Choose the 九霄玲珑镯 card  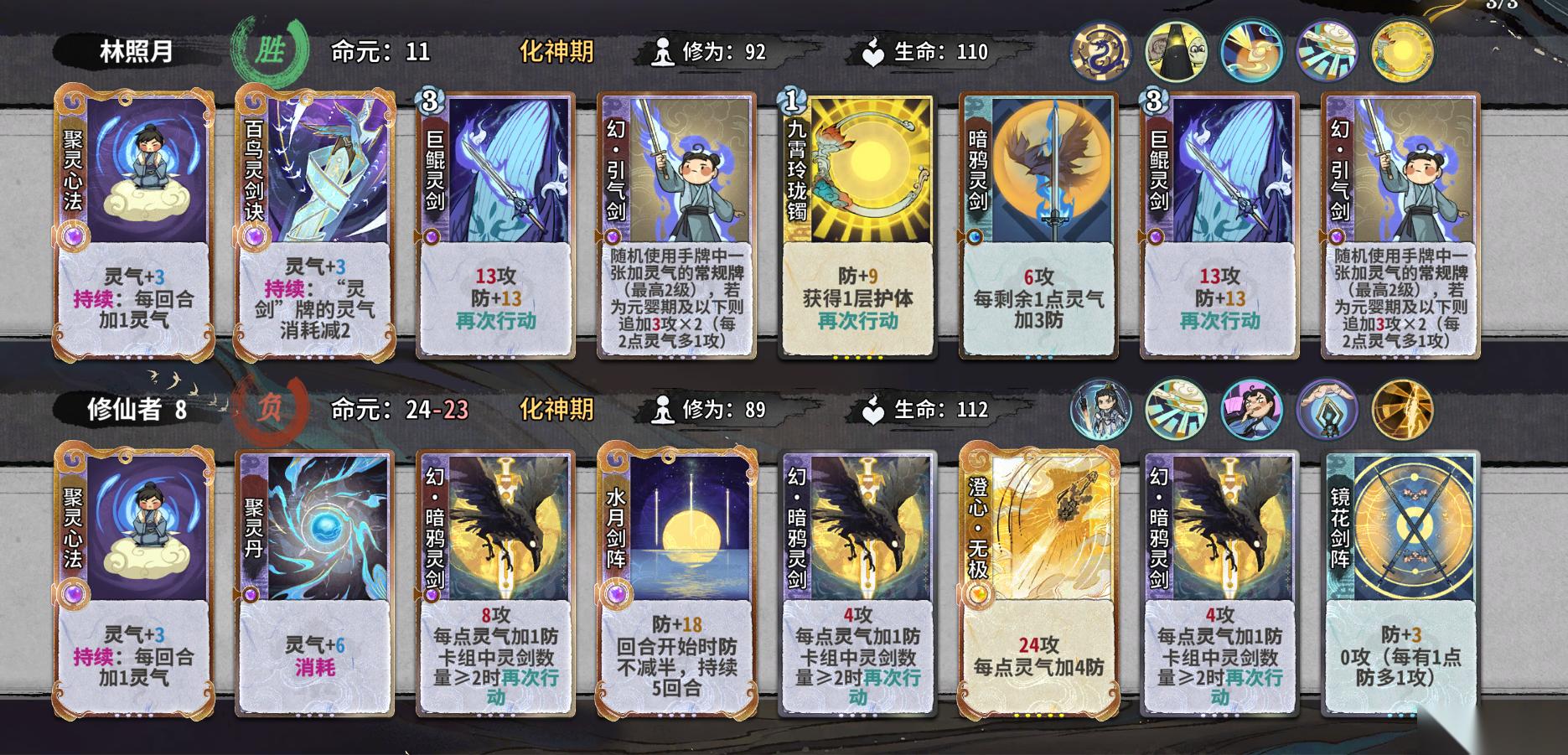click(x=857, y=226)
